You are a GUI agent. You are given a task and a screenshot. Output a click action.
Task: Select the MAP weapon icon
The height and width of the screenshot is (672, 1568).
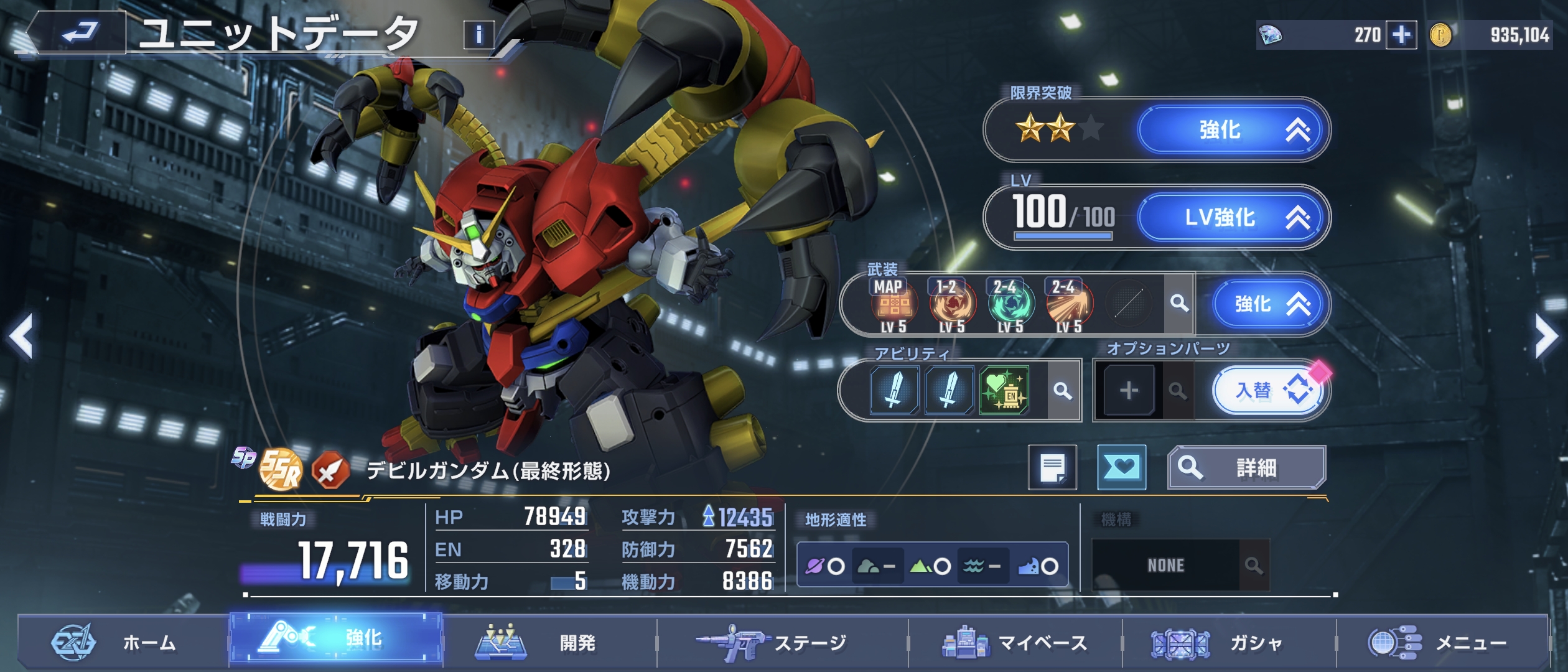pyautogui.click(x=893, y=305)
